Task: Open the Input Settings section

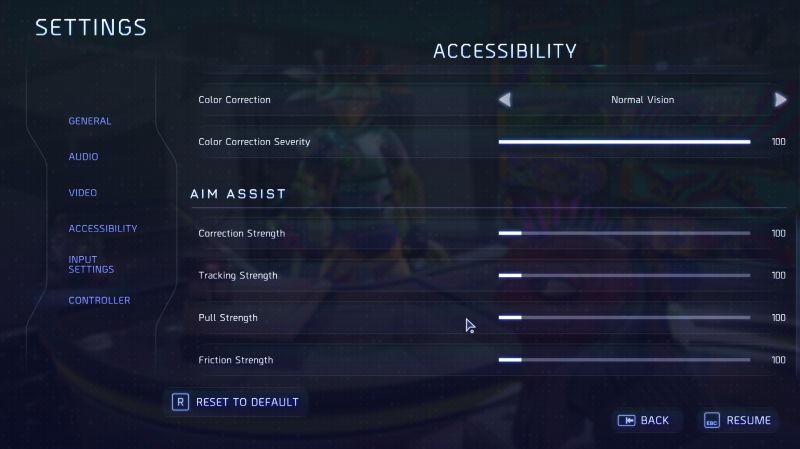Action: (91, 264)
